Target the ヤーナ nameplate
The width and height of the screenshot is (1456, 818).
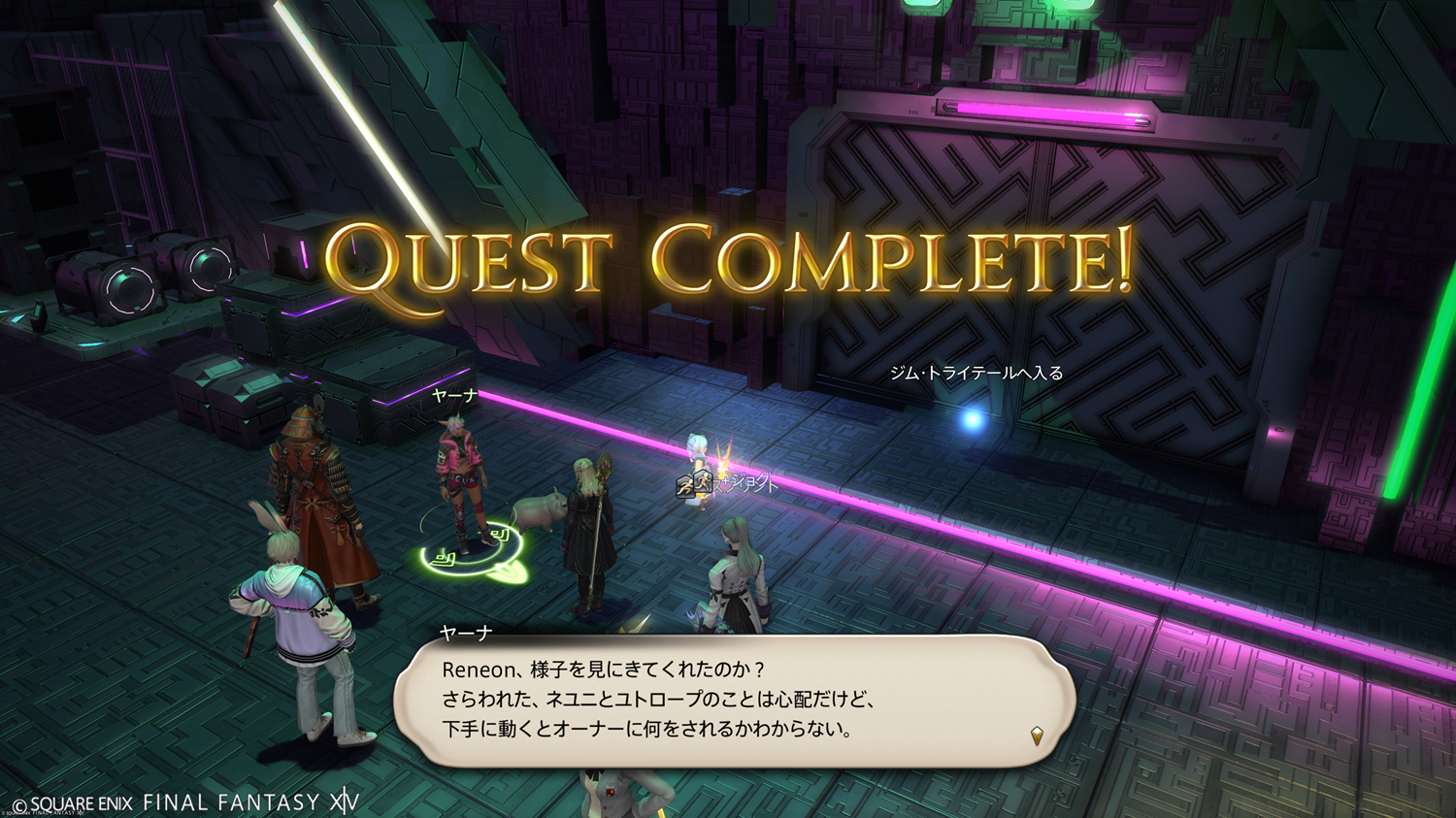454,396
